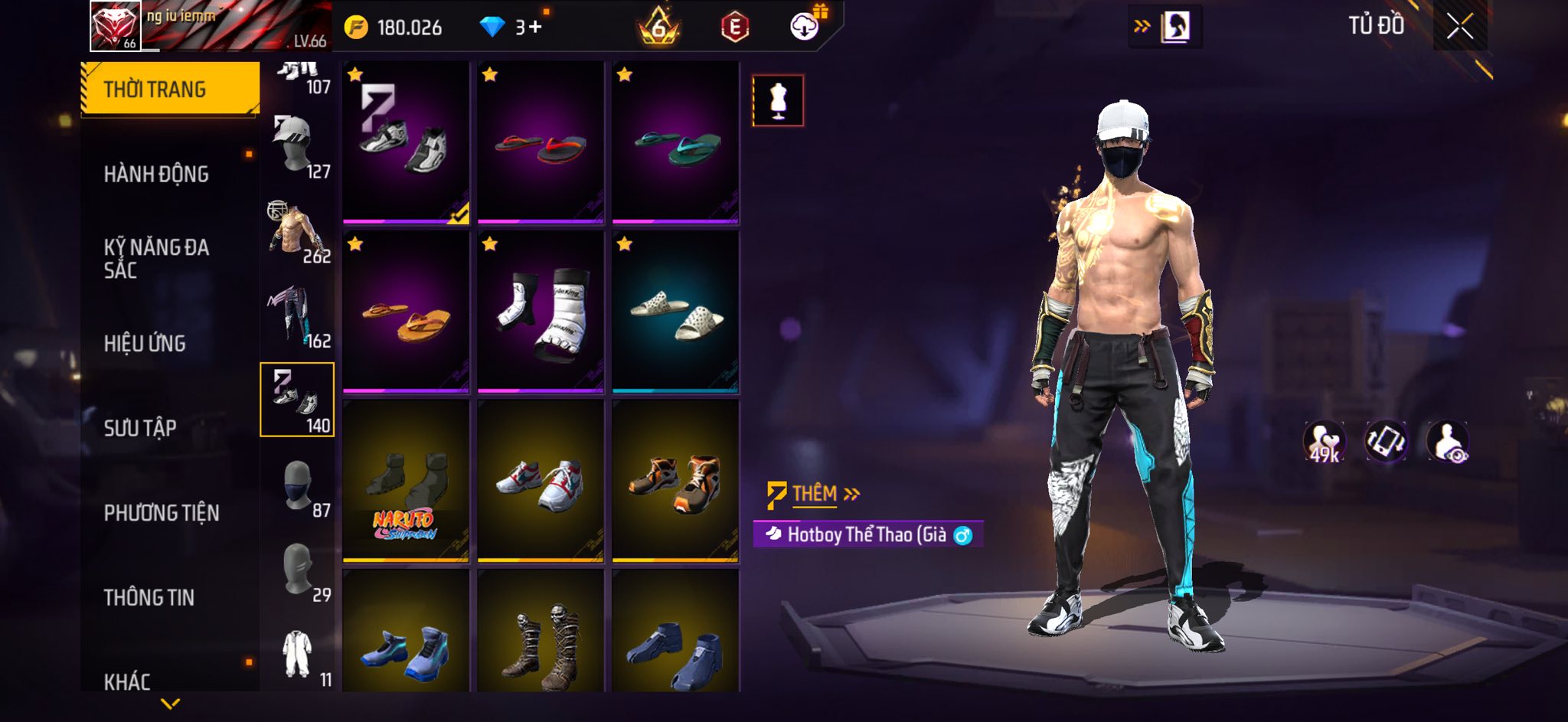Add diamonds with the plus button
This screenshot has width=1568, height=722.
(x=534, y=28)
